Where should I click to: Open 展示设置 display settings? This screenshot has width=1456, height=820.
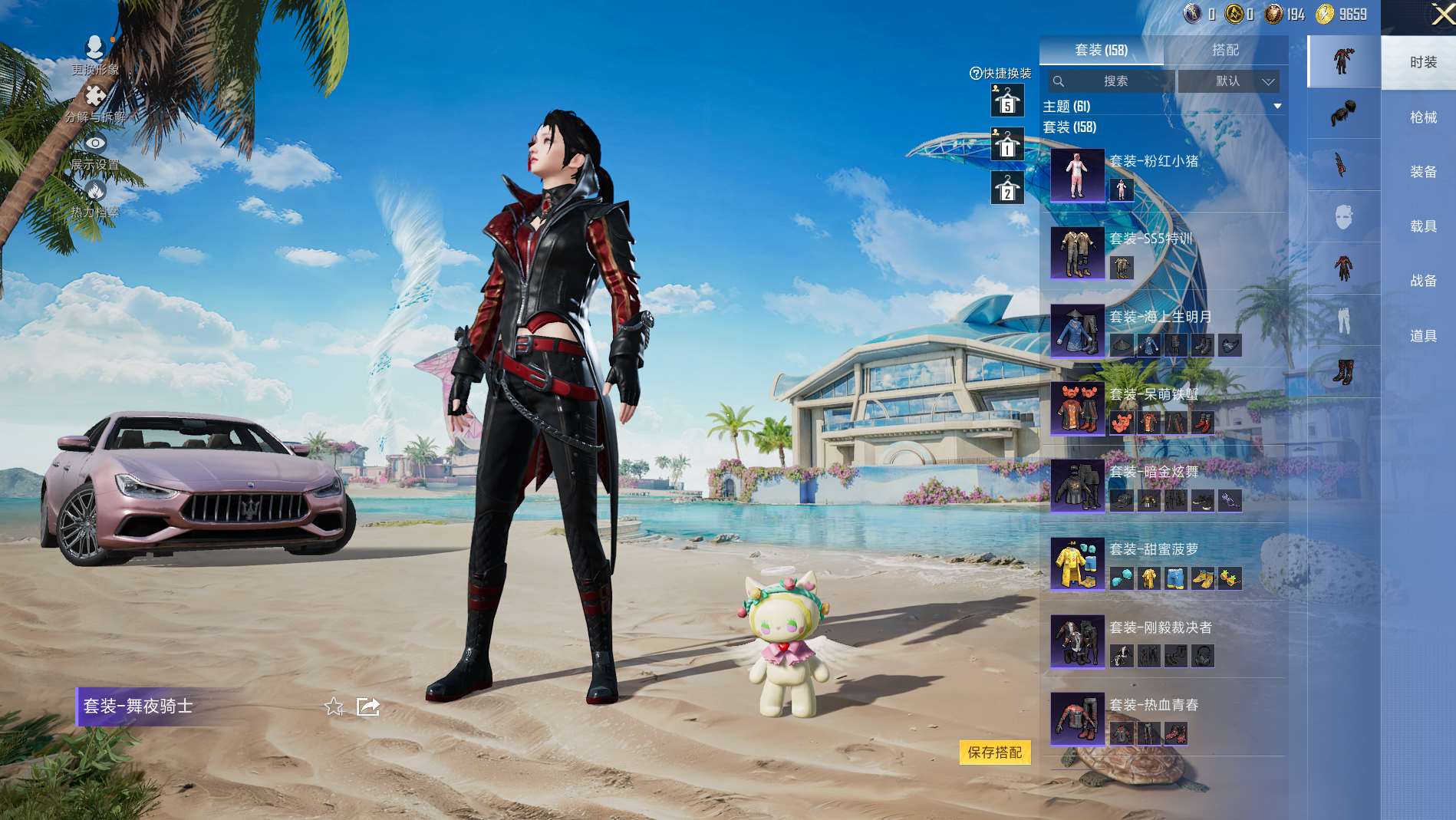click(x=94, y=151)
